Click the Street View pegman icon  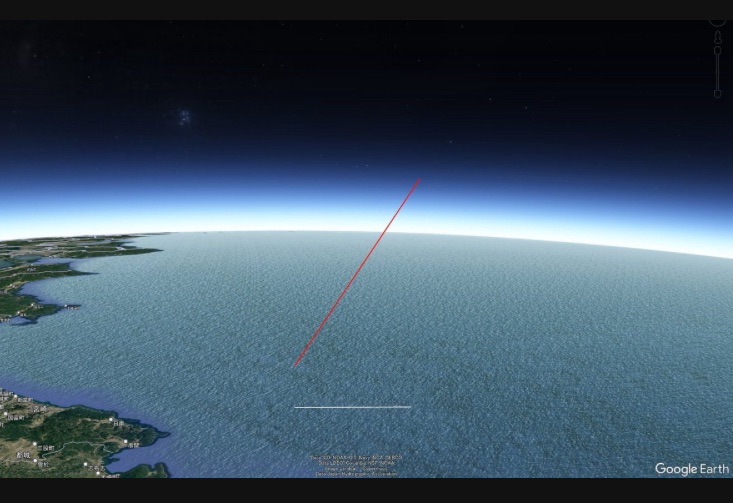coord(717,37)
